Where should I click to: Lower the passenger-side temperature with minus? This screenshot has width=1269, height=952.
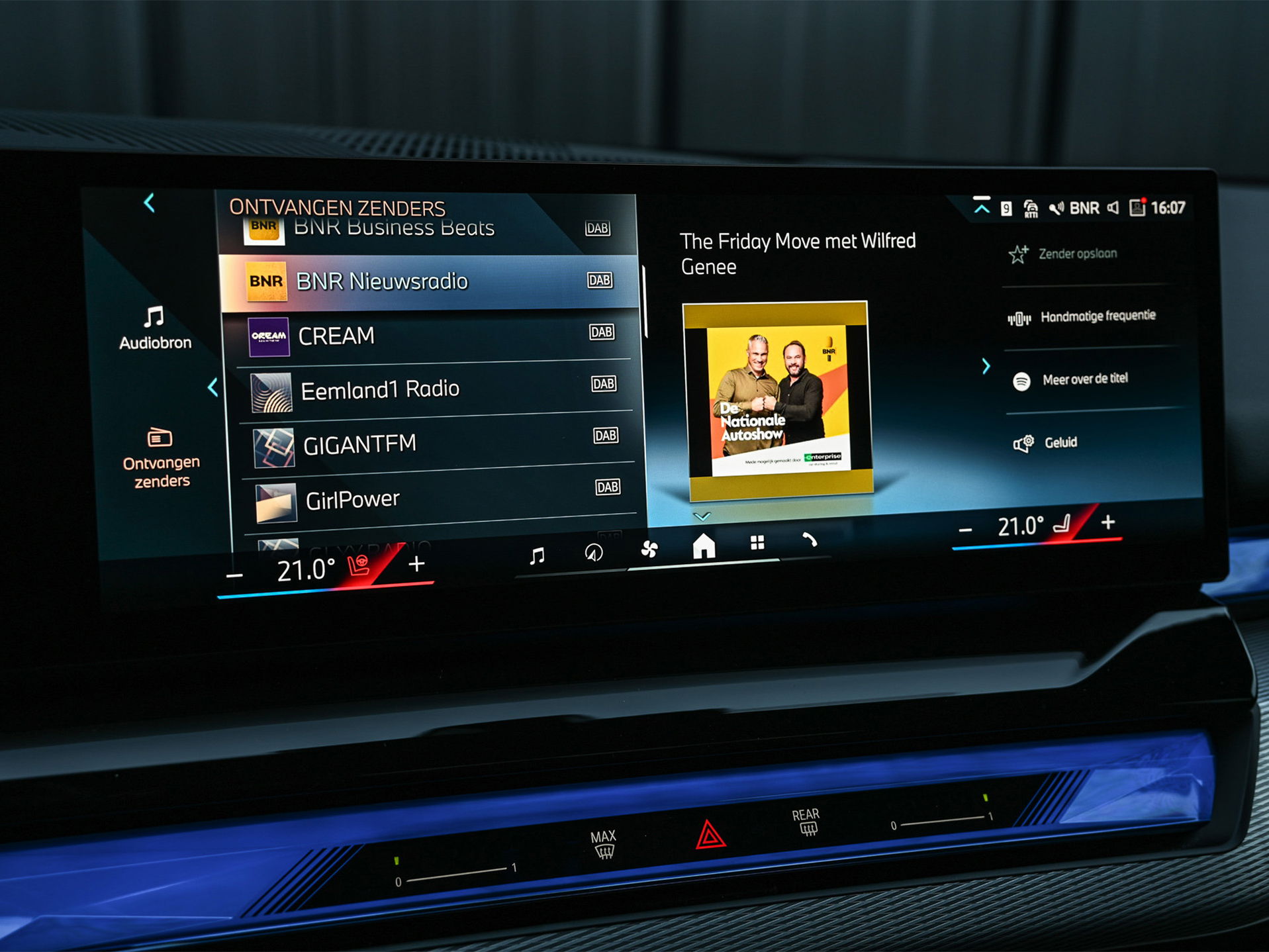(x=966, y=530)
